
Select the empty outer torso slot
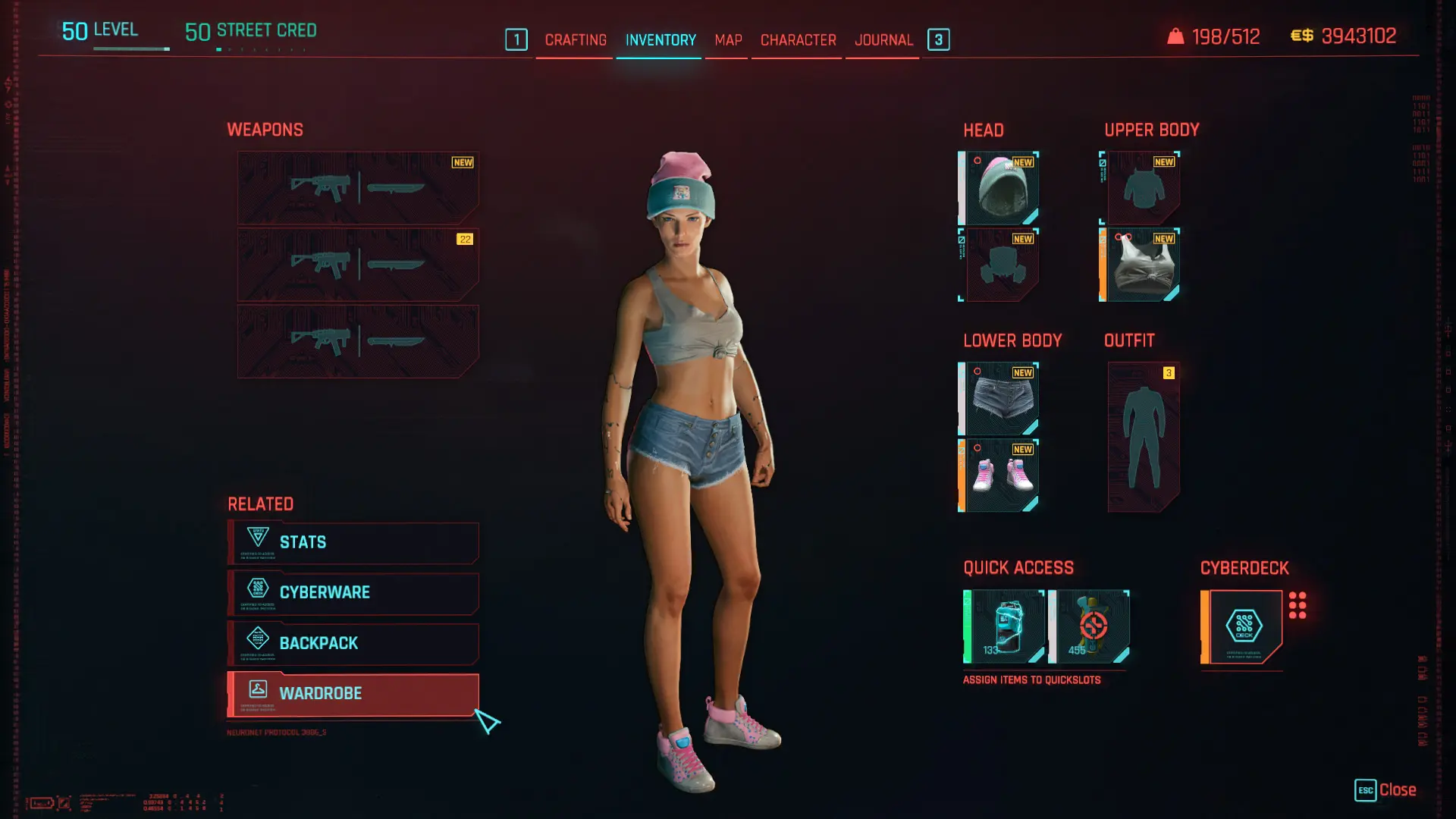(1142, 188)
